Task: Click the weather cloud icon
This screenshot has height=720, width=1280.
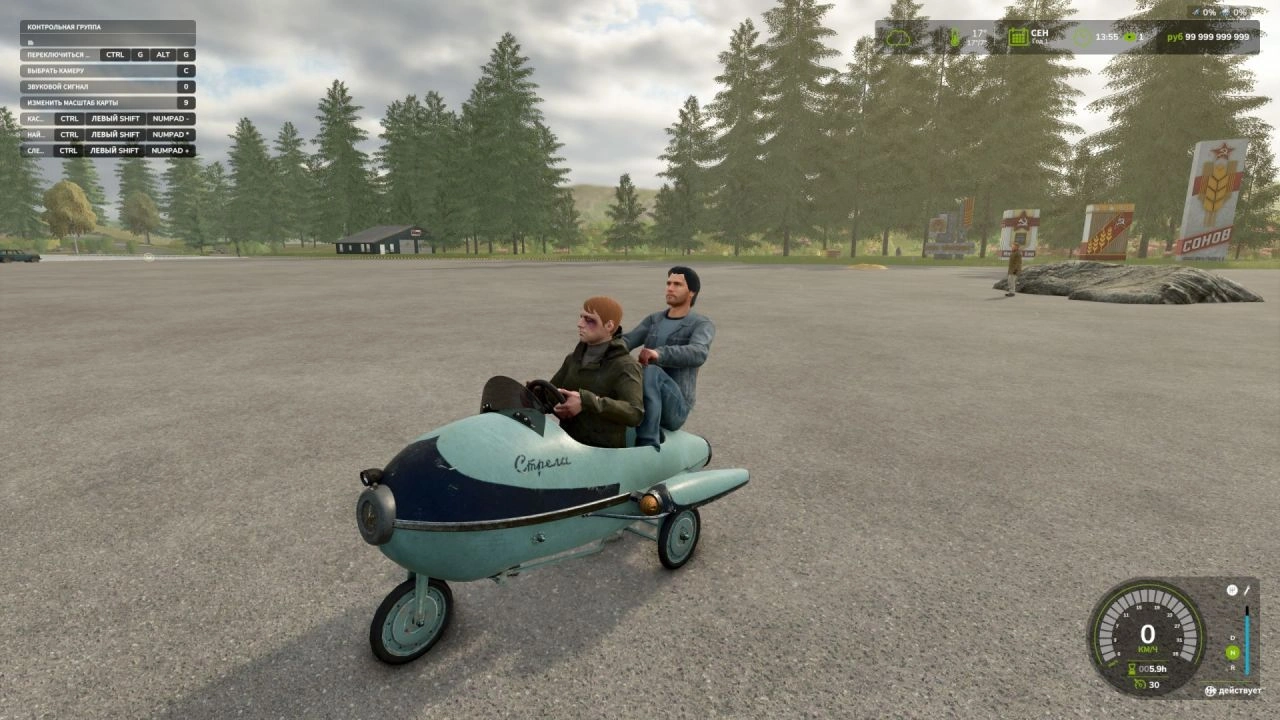Action: [x=899, y=37]
